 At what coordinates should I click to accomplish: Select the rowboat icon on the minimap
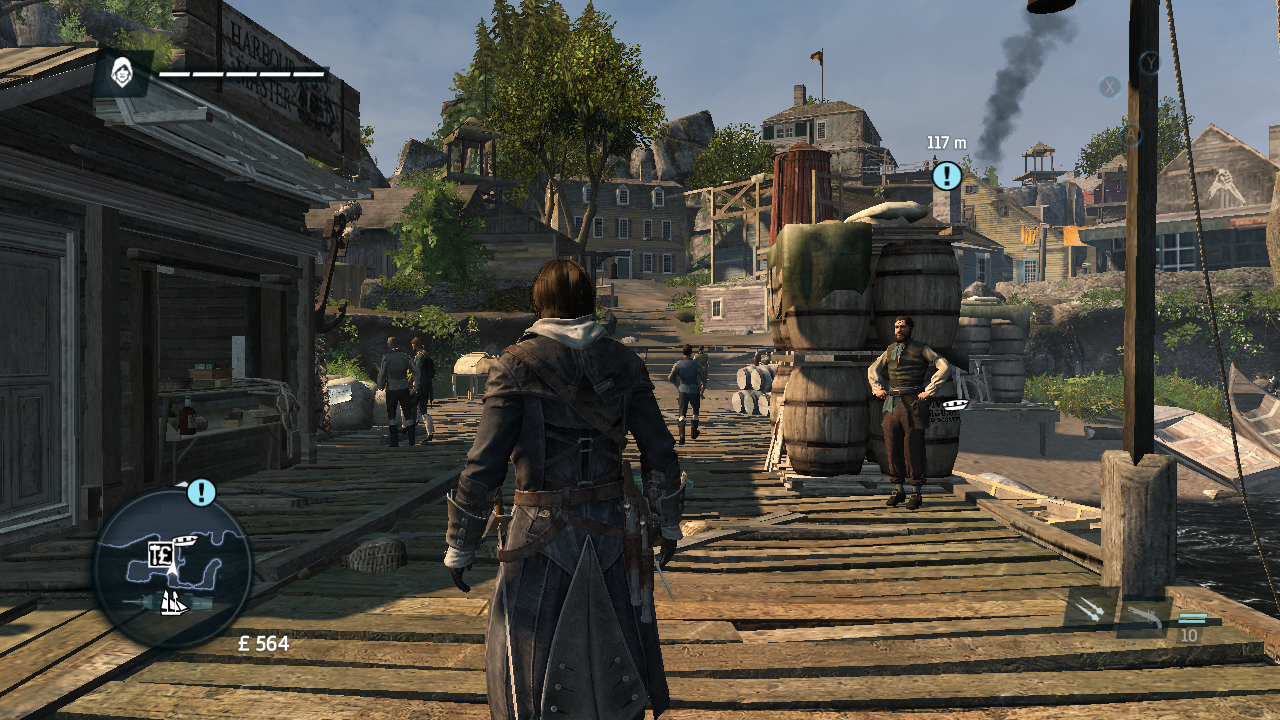pyautogui.click(x=185, y=541)
